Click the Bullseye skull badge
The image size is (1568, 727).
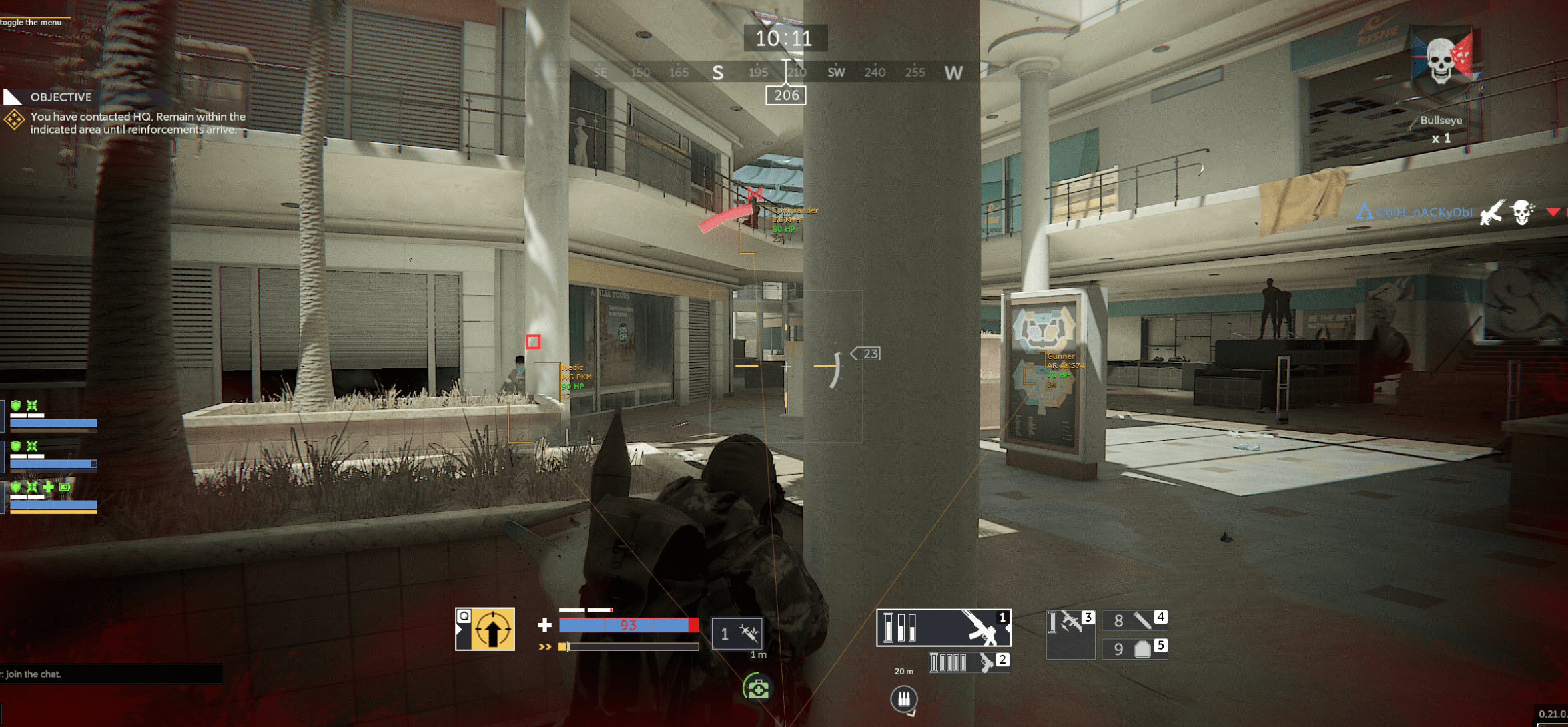click(1442, 63)
